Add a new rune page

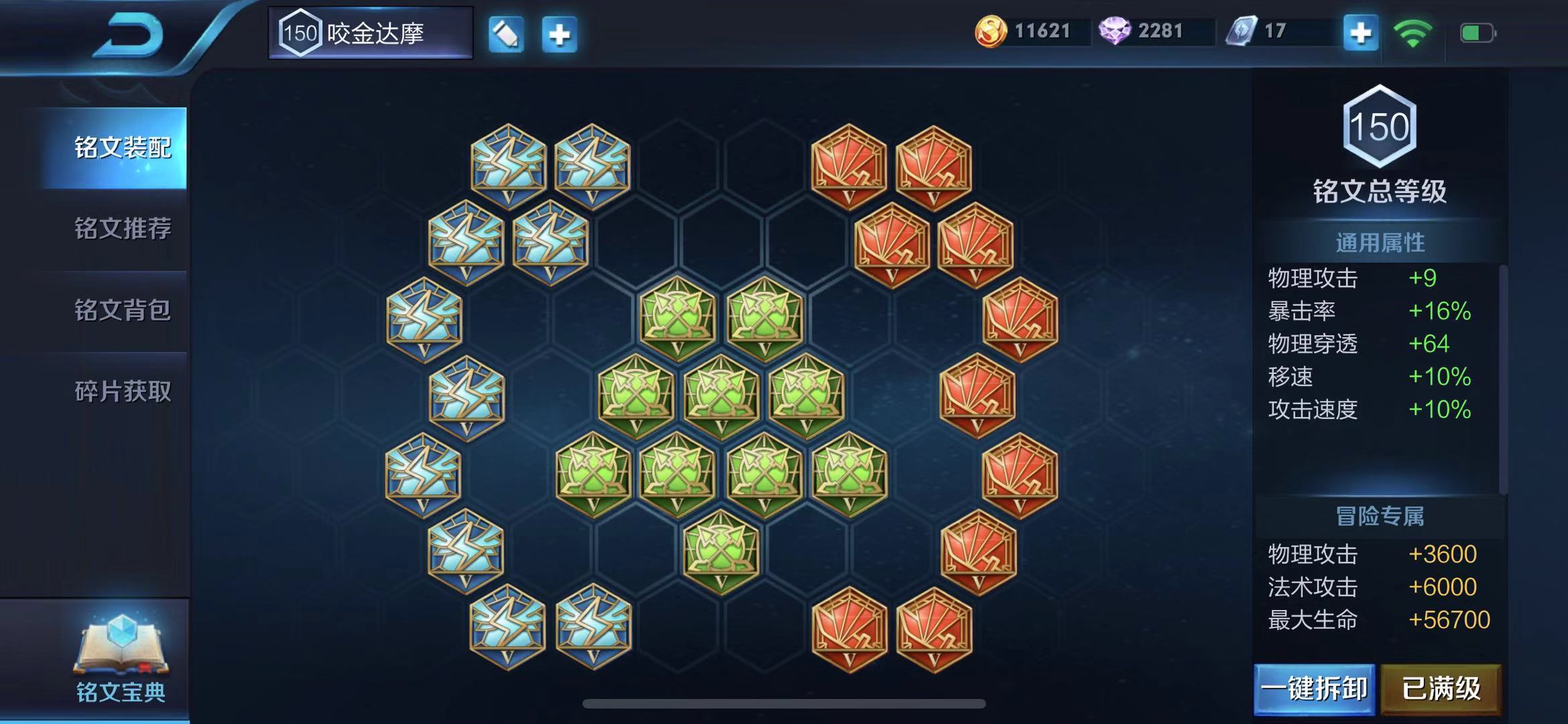click(559, 34)
